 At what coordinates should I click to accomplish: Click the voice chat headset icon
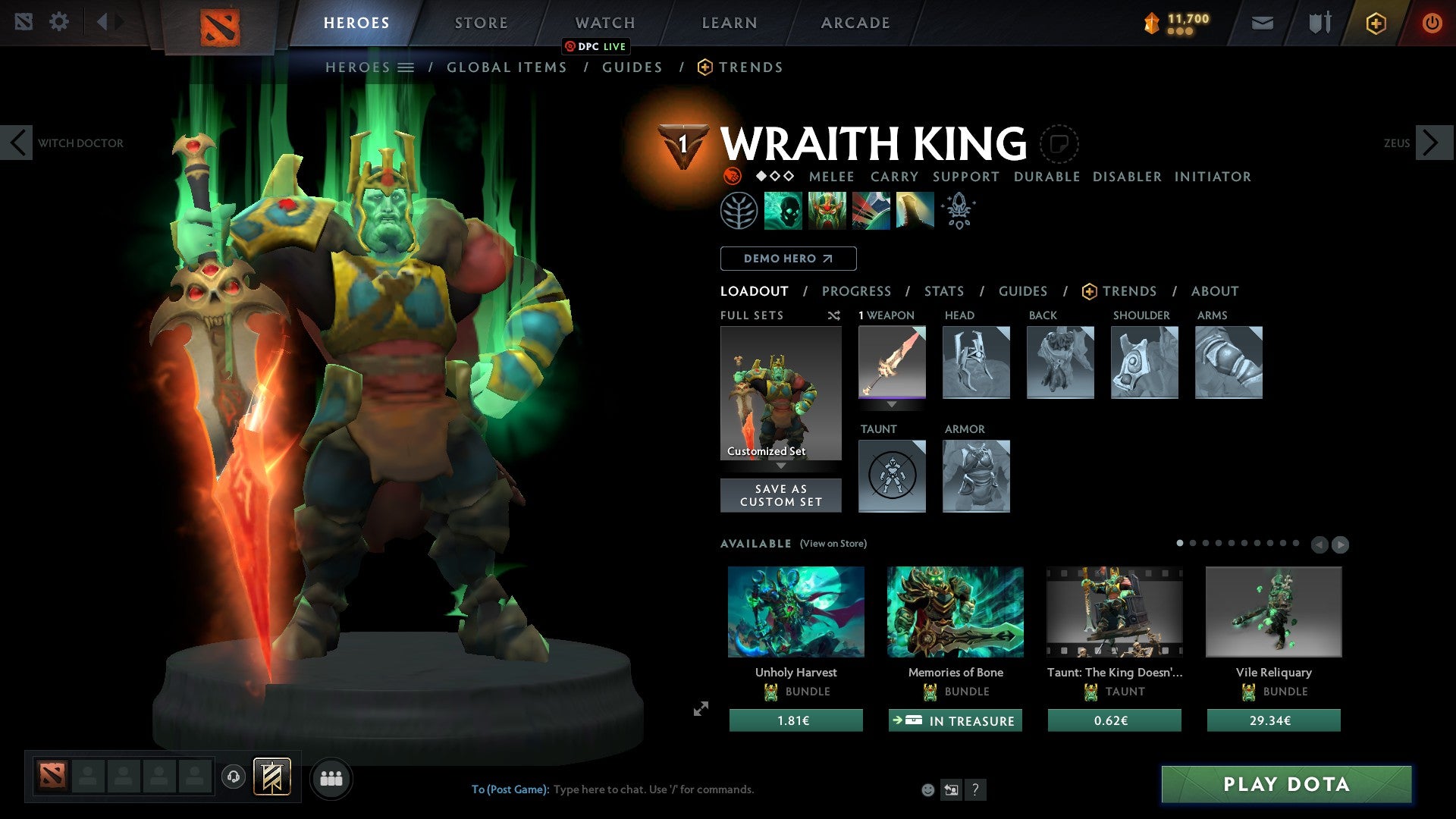(232, 777)
